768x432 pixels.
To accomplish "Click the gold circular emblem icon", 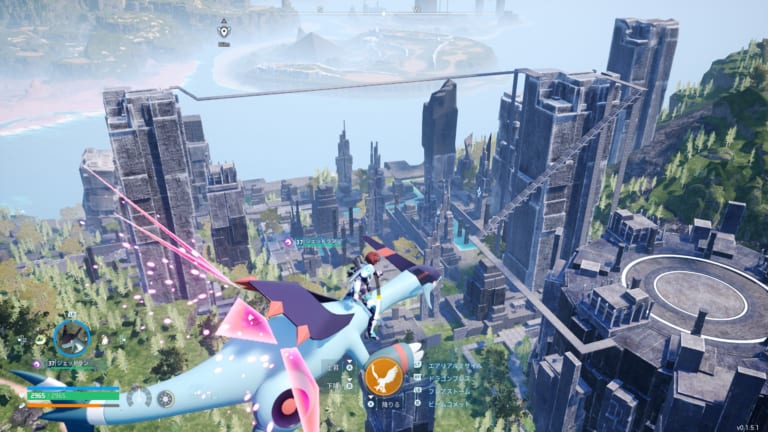I will (x=166, y=397).
